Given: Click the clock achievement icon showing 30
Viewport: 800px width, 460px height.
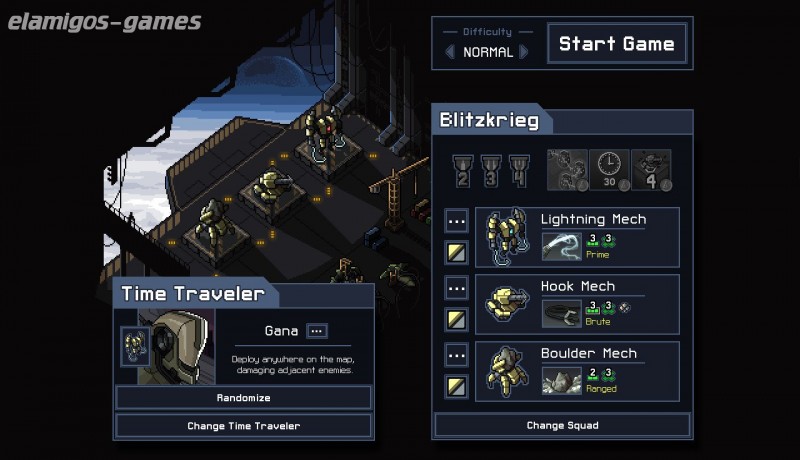Looking at the screenshot, I should pyautogui.click(x=610, y=169).
